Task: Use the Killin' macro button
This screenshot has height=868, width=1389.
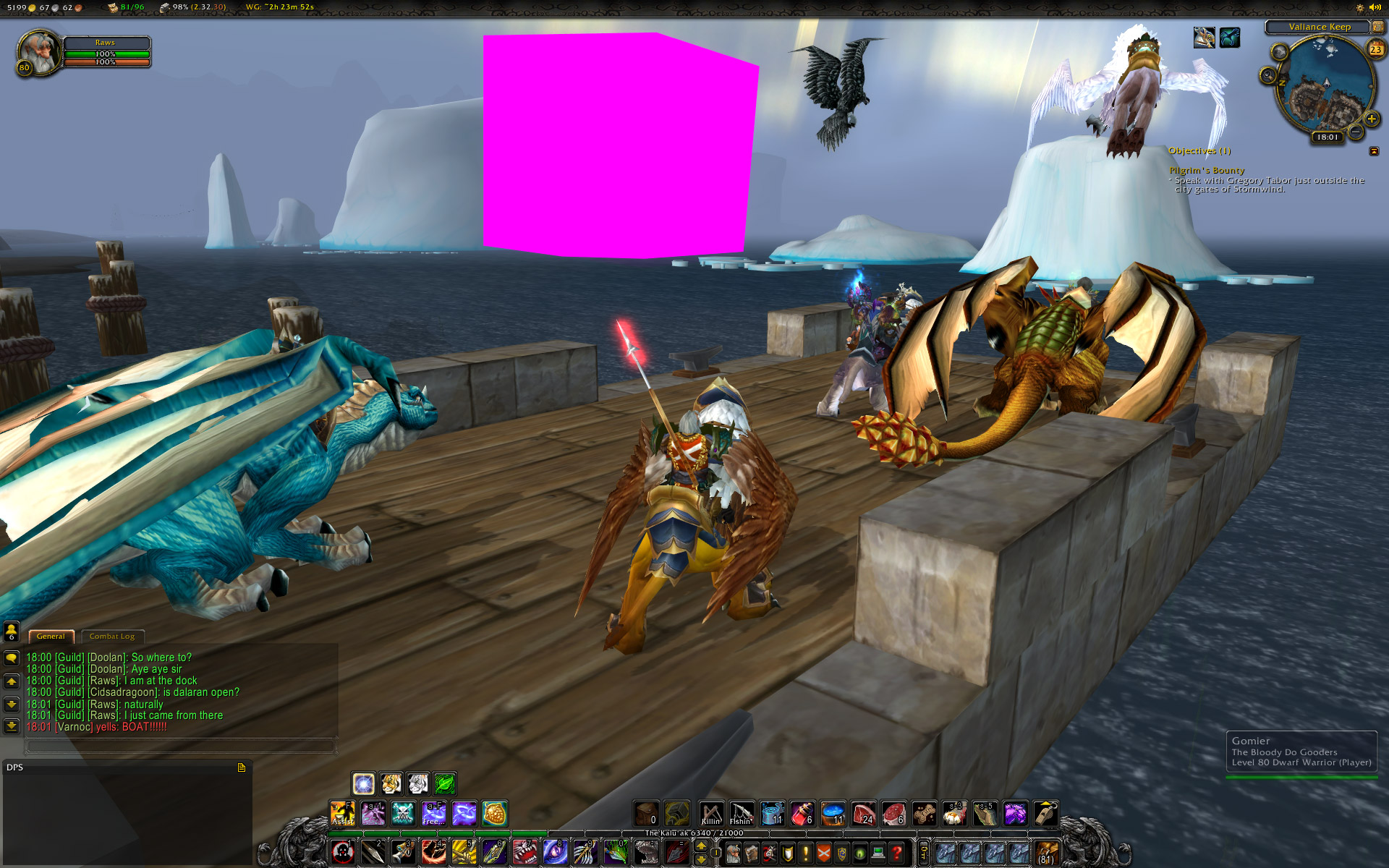Action: 711,814
